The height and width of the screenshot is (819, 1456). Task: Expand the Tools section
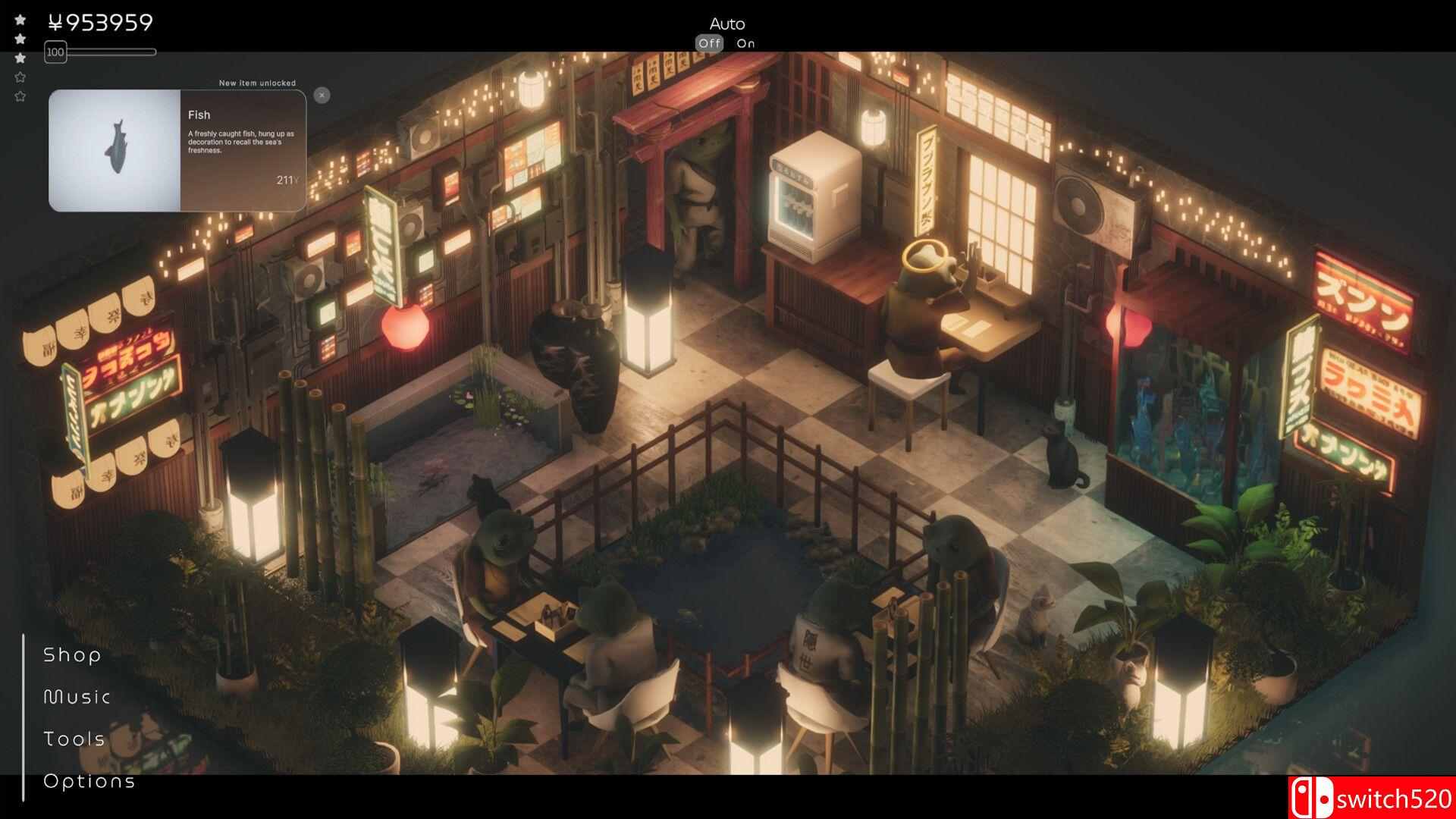pos(74,739)
